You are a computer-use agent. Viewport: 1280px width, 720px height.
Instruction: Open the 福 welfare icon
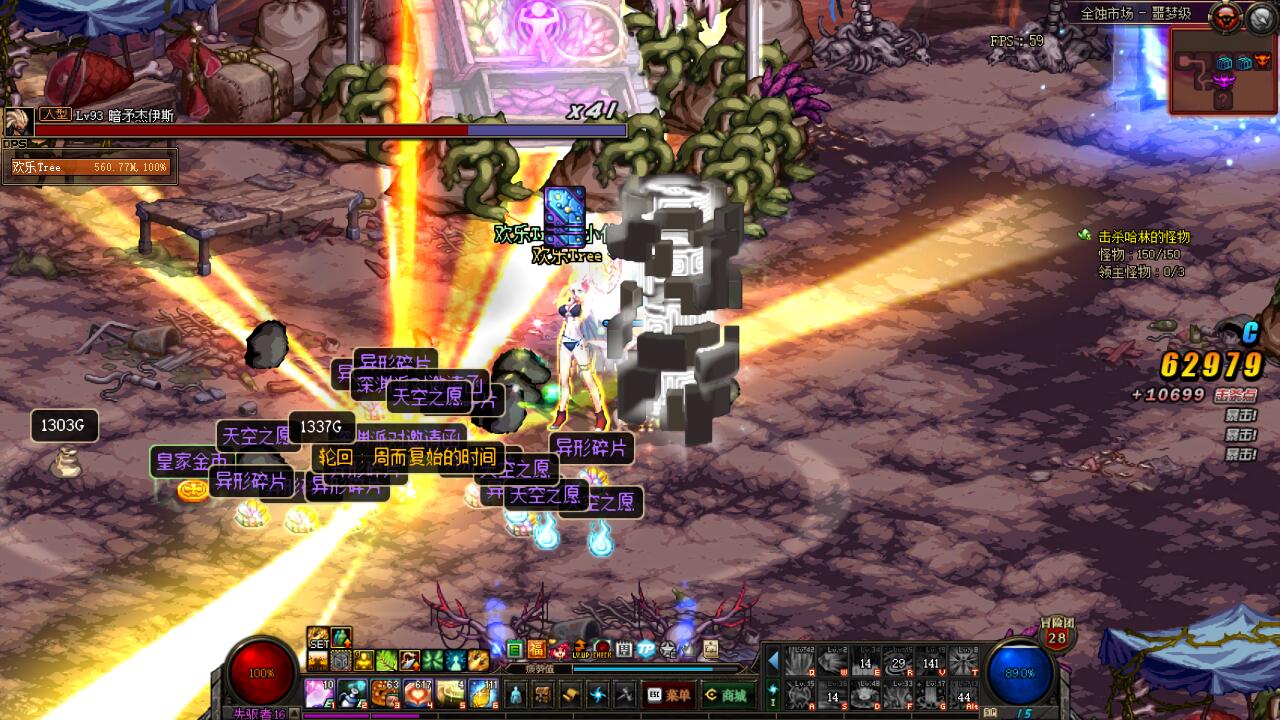pos(537,649)
